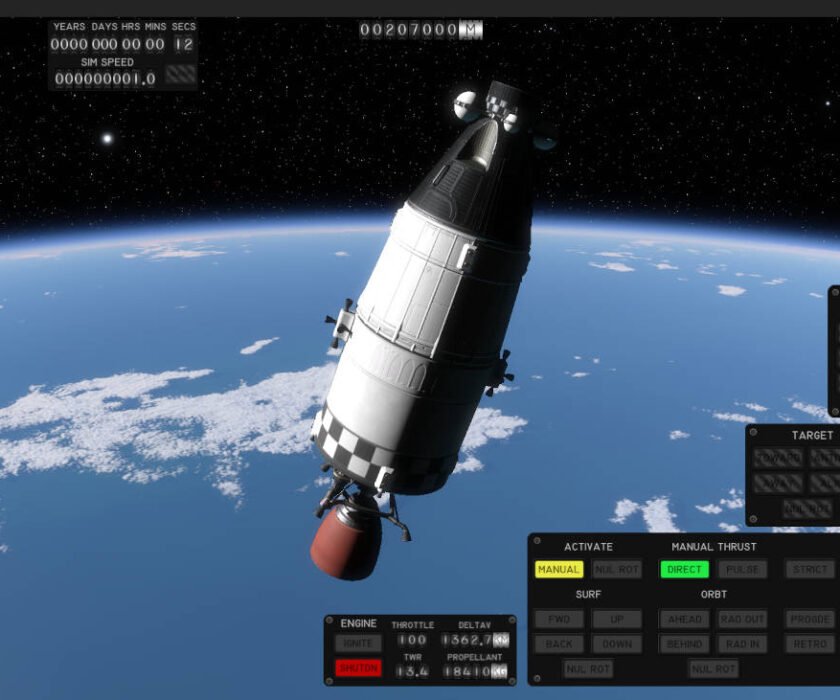Orient AHEAD along the orbit
840x700 pixels.
click(684, 620)
